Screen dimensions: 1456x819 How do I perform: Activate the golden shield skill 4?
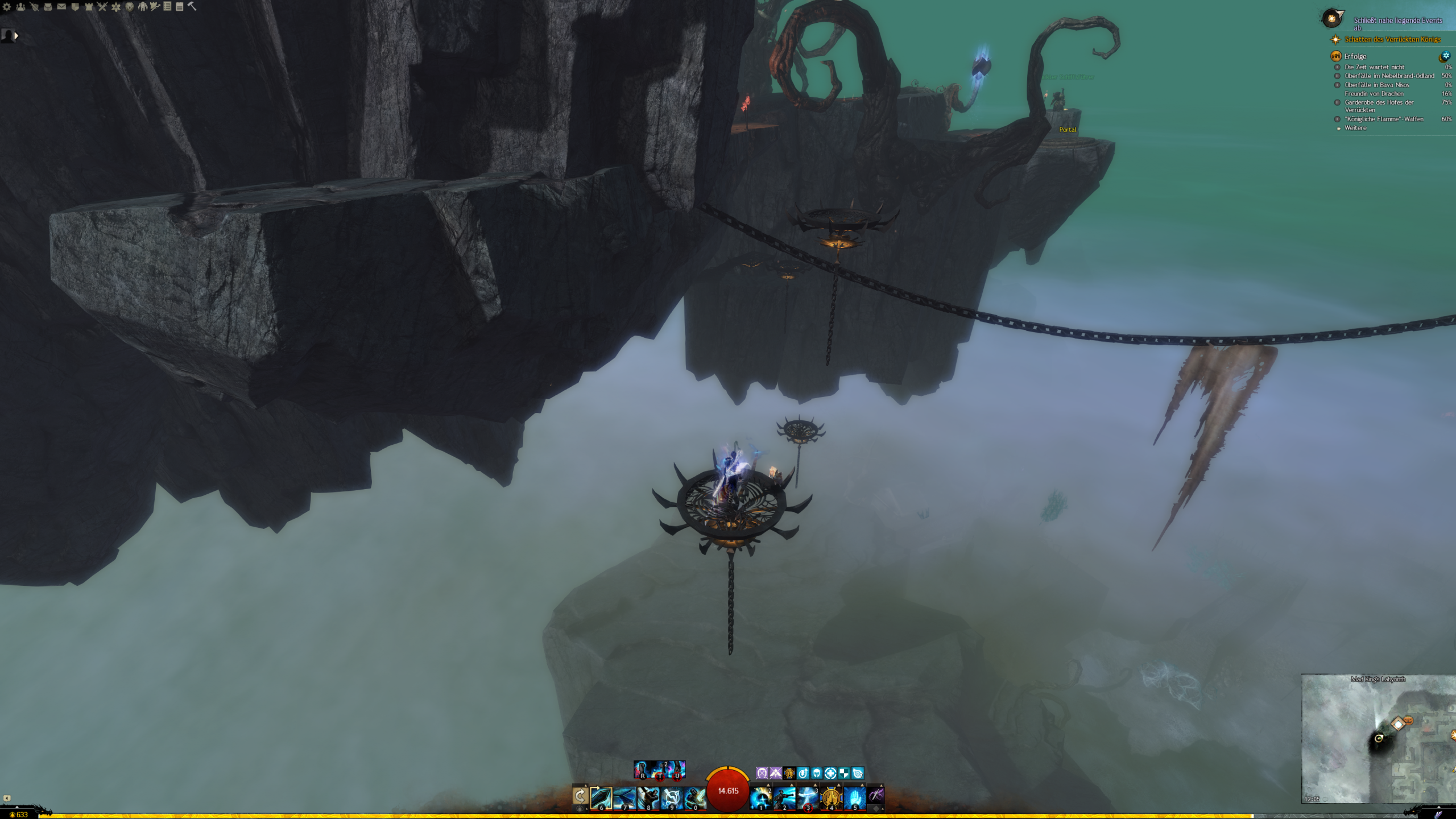831,797
